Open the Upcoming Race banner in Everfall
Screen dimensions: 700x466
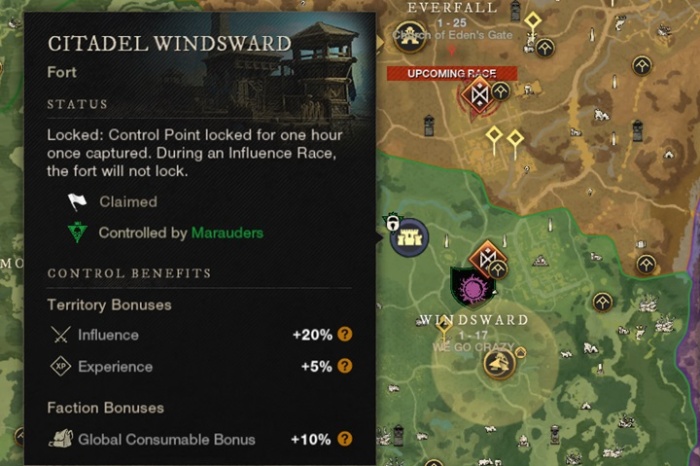coord(451,73)
